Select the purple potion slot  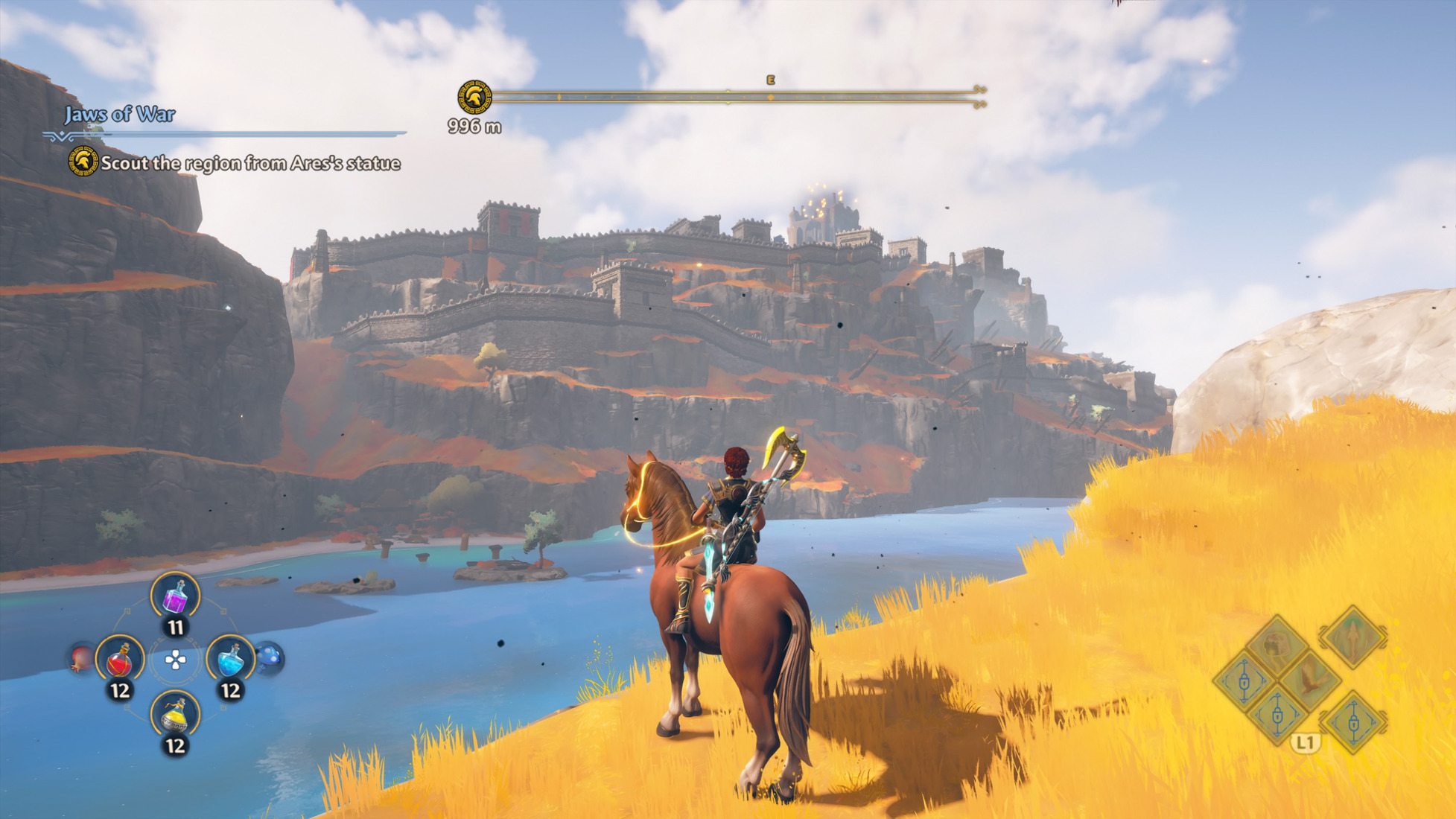[x=175, y=596]
